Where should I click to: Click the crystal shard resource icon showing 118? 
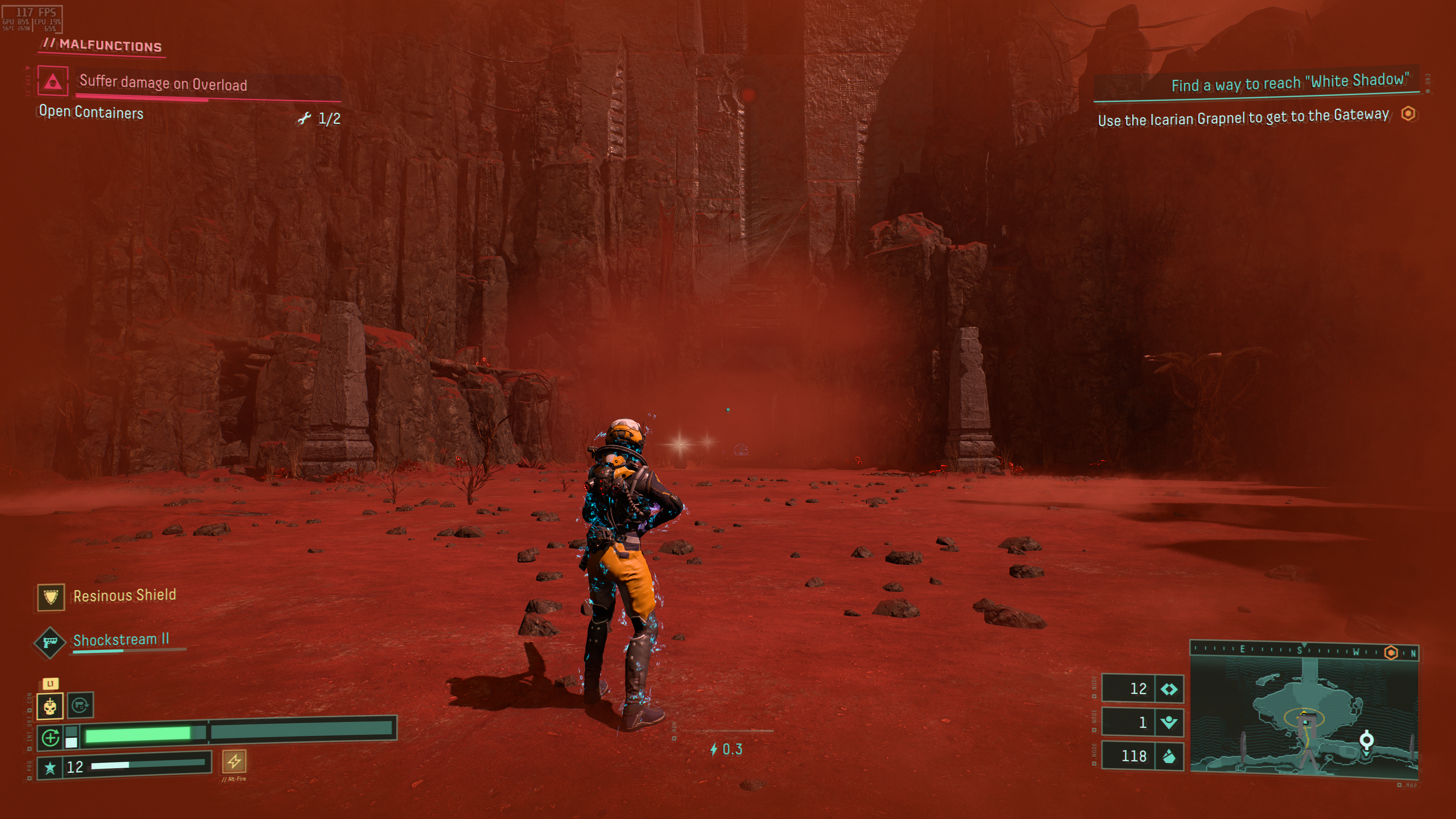pos(1168,756)
